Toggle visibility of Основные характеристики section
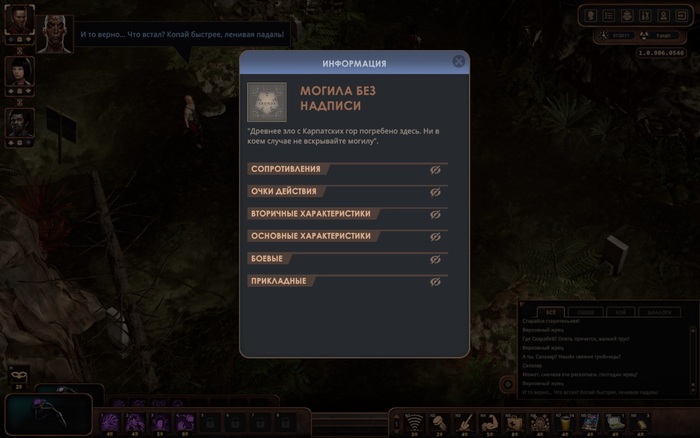 (x=435, y=237)
